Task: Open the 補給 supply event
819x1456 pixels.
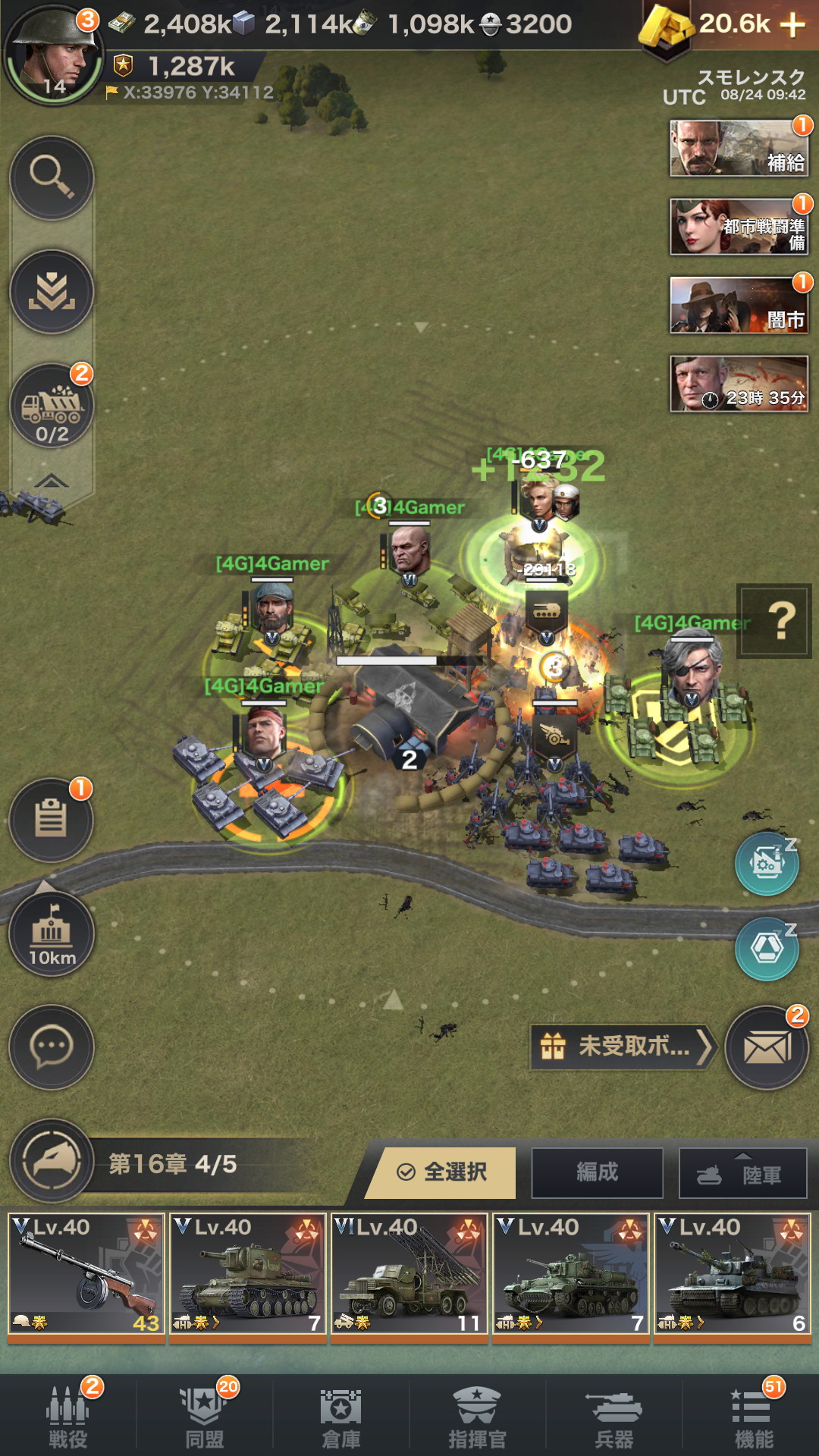Action: coord(739,149)
